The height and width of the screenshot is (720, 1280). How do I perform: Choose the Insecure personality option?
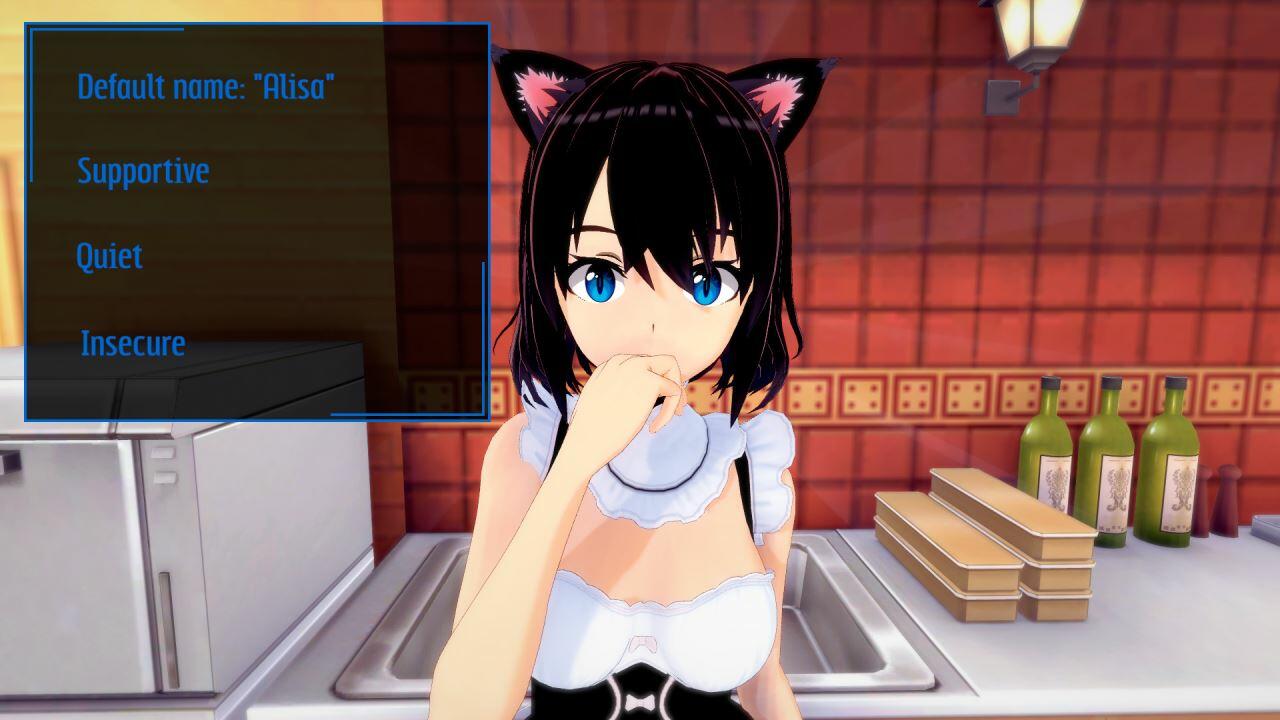pyautogui.click(x=133, y=344)
